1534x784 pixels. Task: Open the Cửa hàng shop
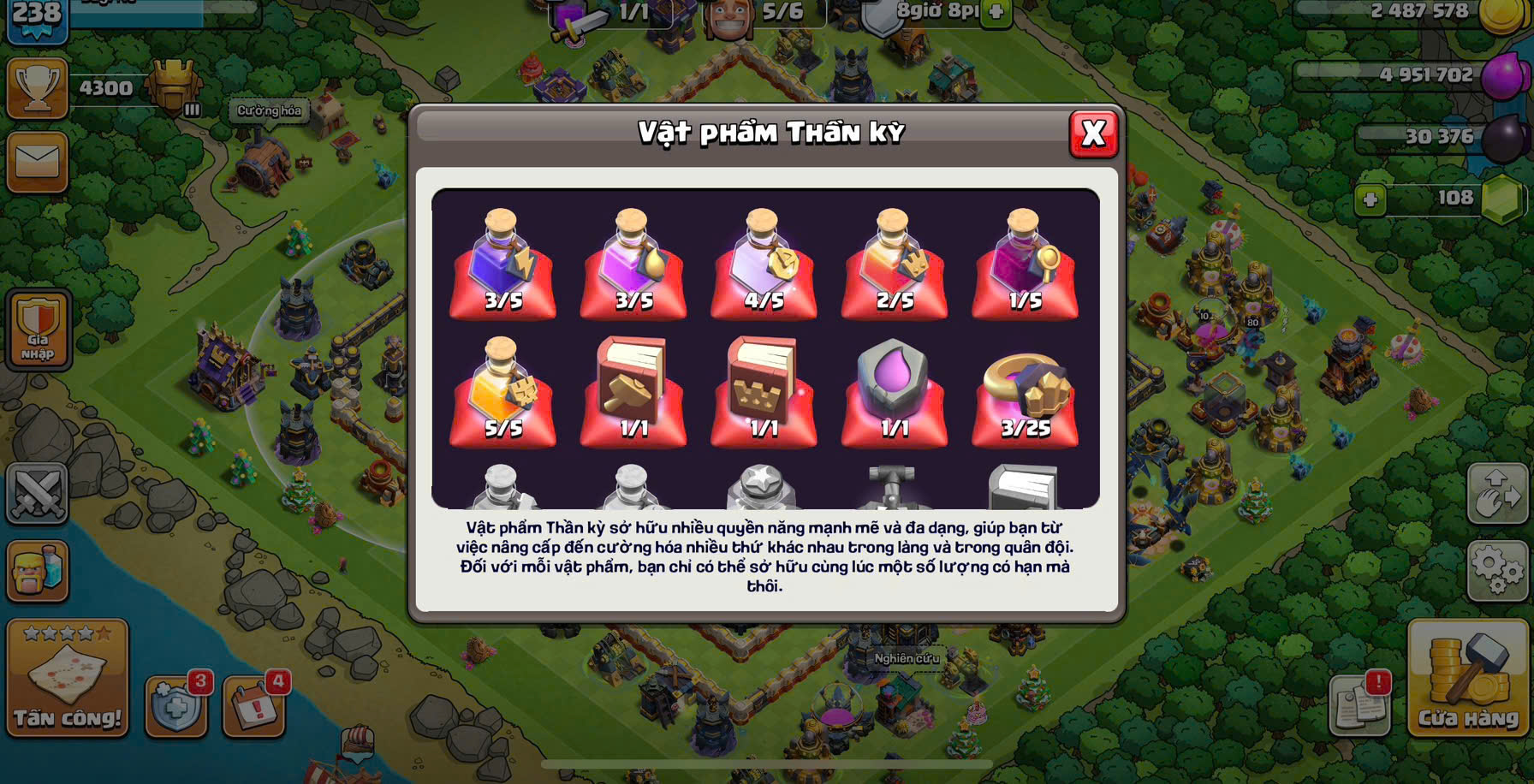tap(1467, 678)
